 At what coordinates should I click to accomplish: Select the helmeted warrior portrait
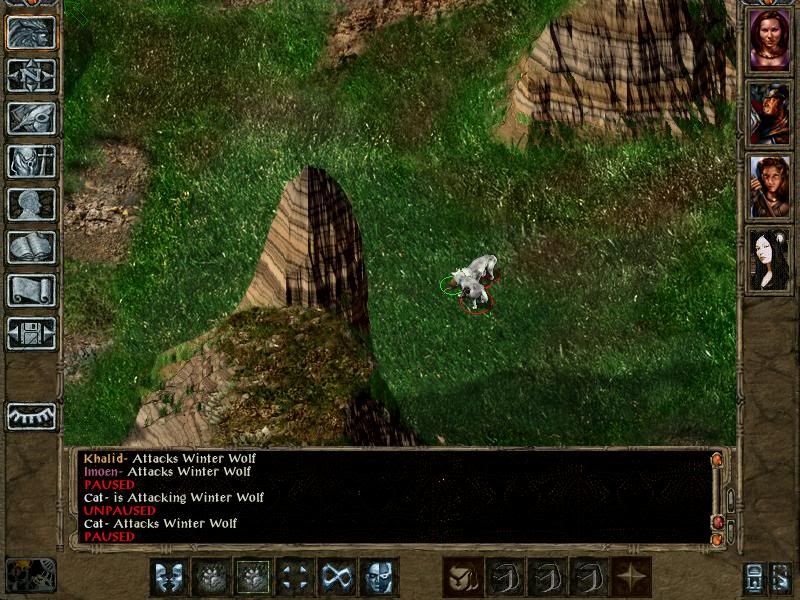[x=769, y=113]
